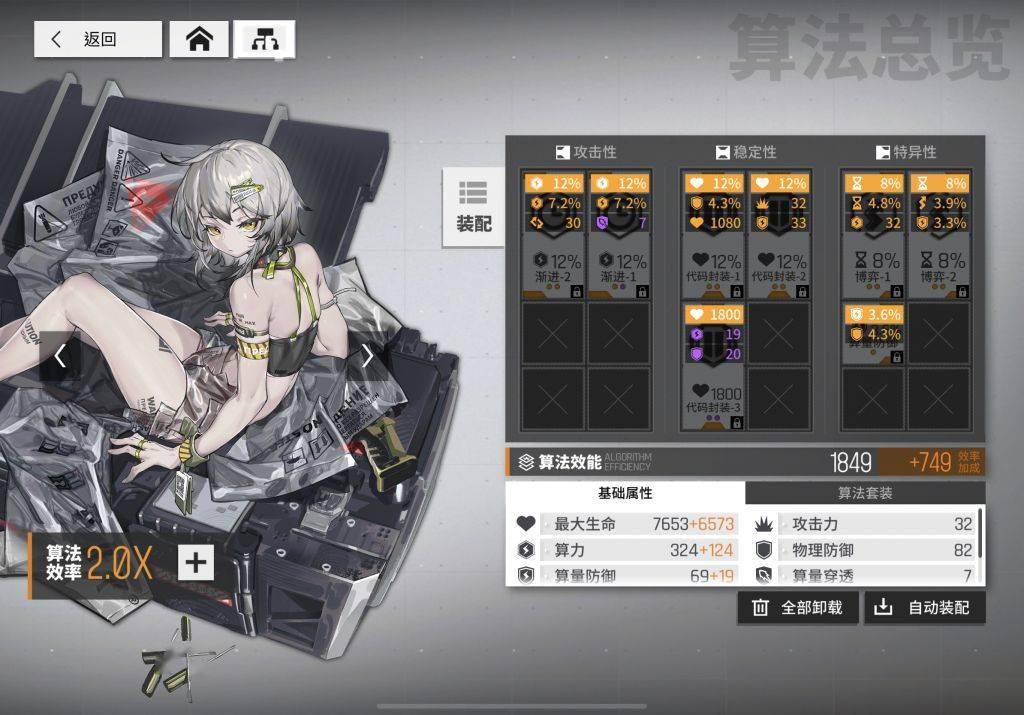Select the 渐进-2 algorithm slot
This screenshot has height=715, width=1024.
(553, 236)
